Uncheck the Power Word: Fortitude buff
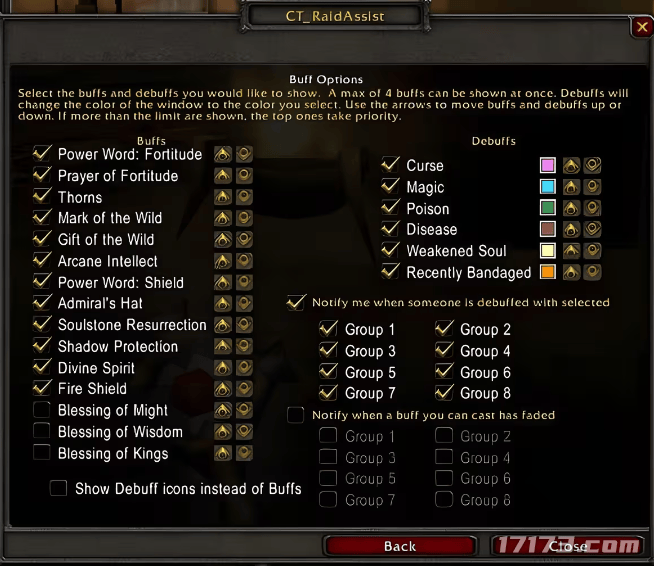The image size is (654, 566). click(x=42, y=154)
